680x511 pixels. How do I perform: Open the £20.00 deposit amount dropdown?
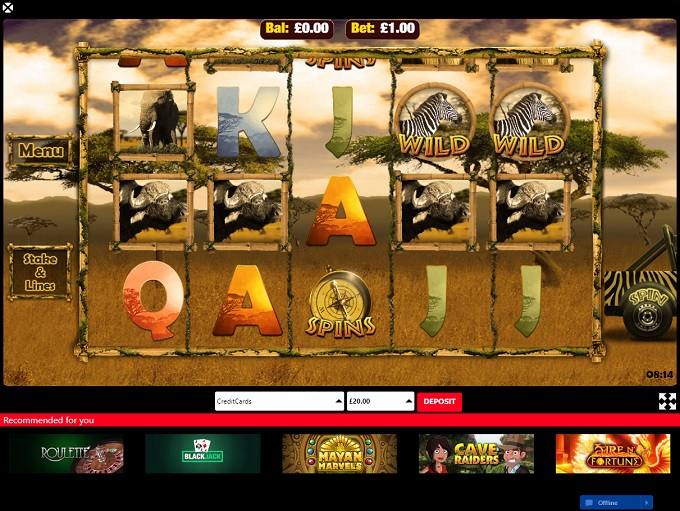[x=380, y=401]
